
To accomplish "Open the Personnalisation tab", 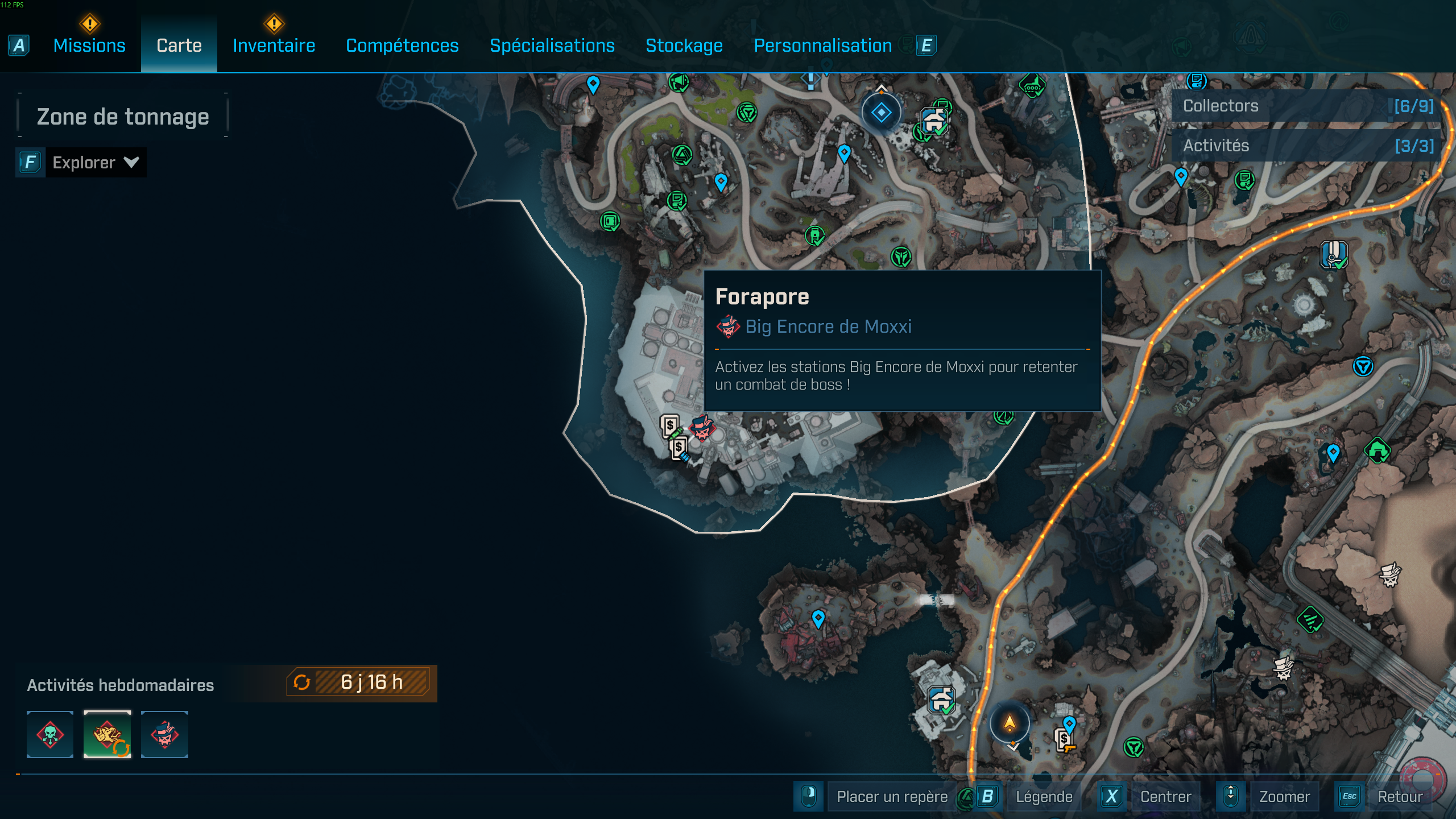I will coord(822,45).
